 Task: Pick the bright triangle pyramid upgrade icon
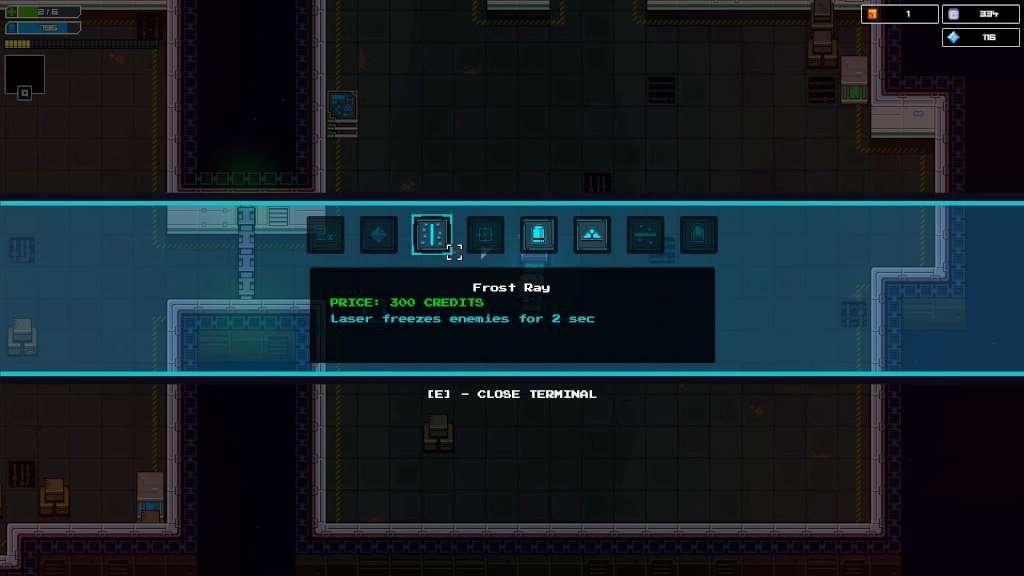(592, 235)
